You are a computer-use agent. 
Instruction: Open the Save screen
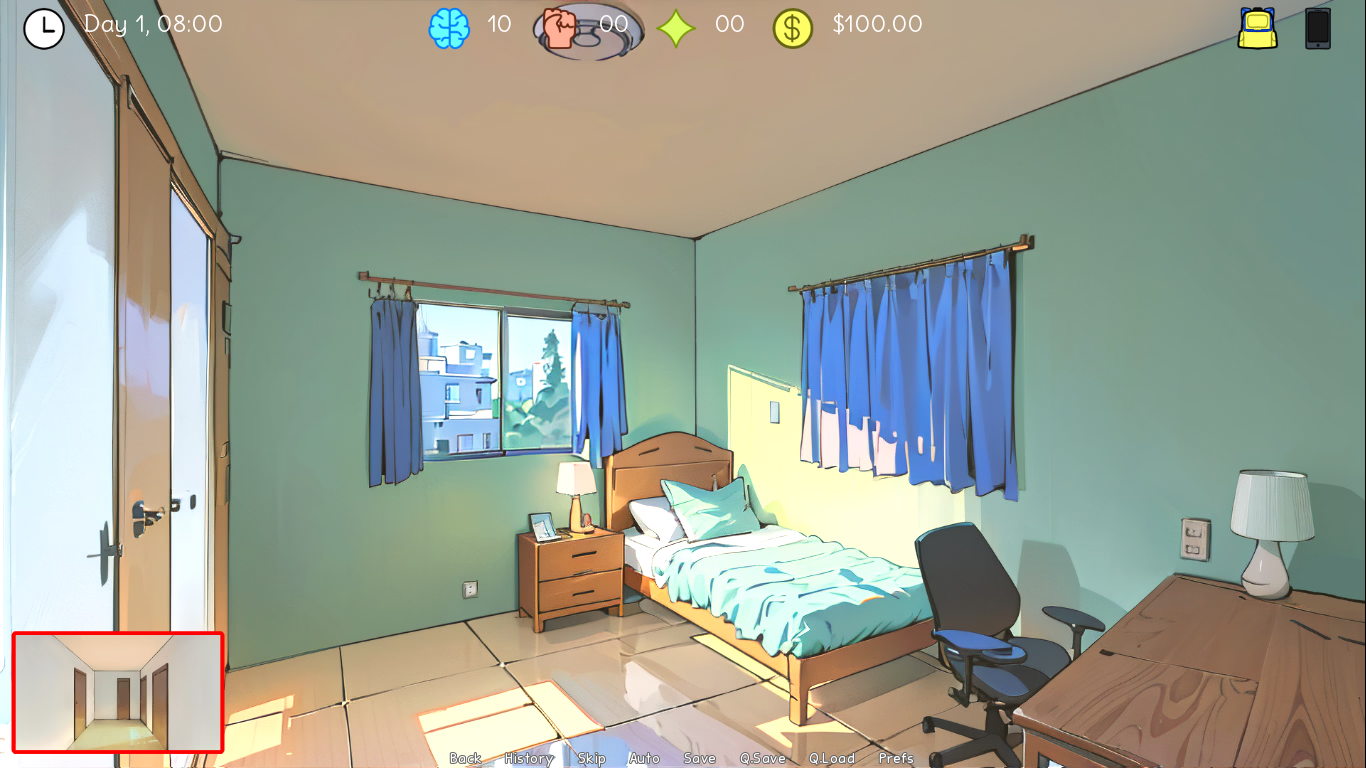699,758
